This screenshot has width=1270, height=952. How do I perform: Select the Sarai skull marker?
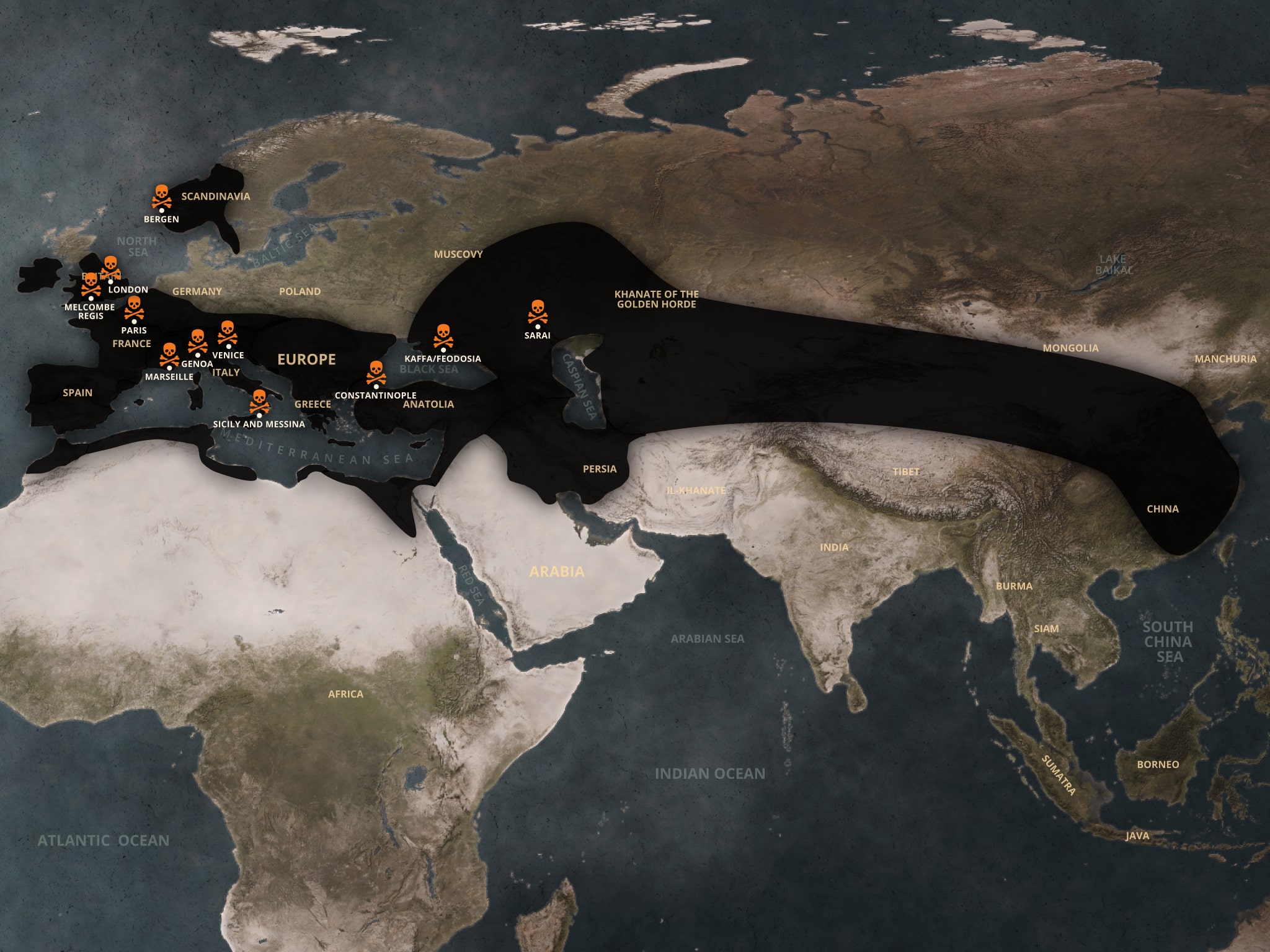(x=537, y=313)
